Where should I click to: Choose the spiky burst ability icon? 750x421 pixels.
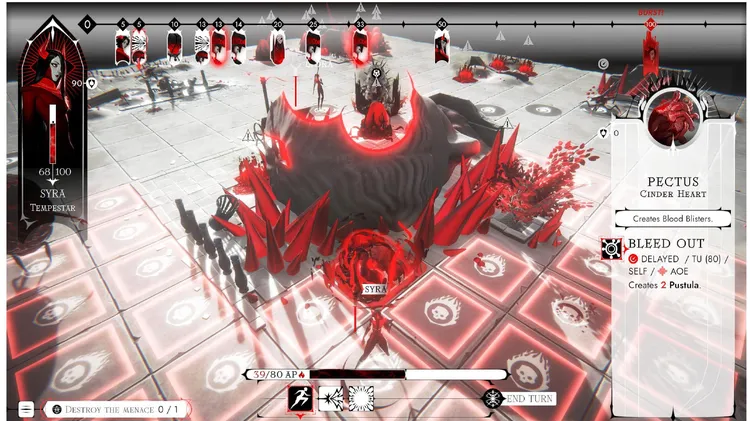[x=360, y=399]
